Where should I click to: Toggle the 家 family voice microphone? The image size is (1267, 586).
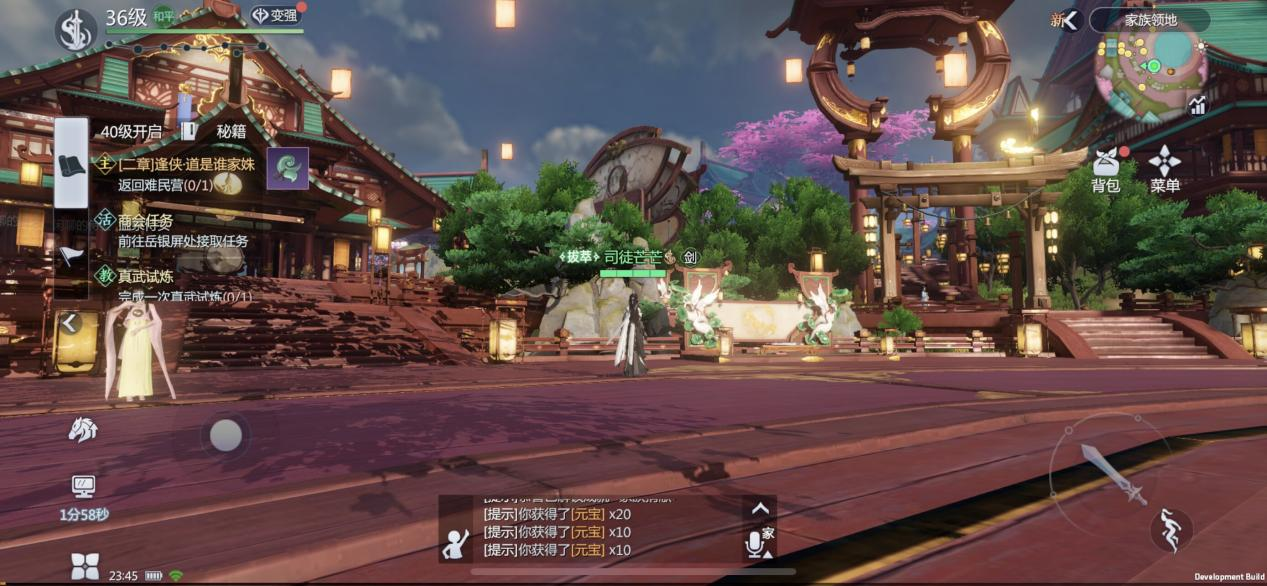757,542
